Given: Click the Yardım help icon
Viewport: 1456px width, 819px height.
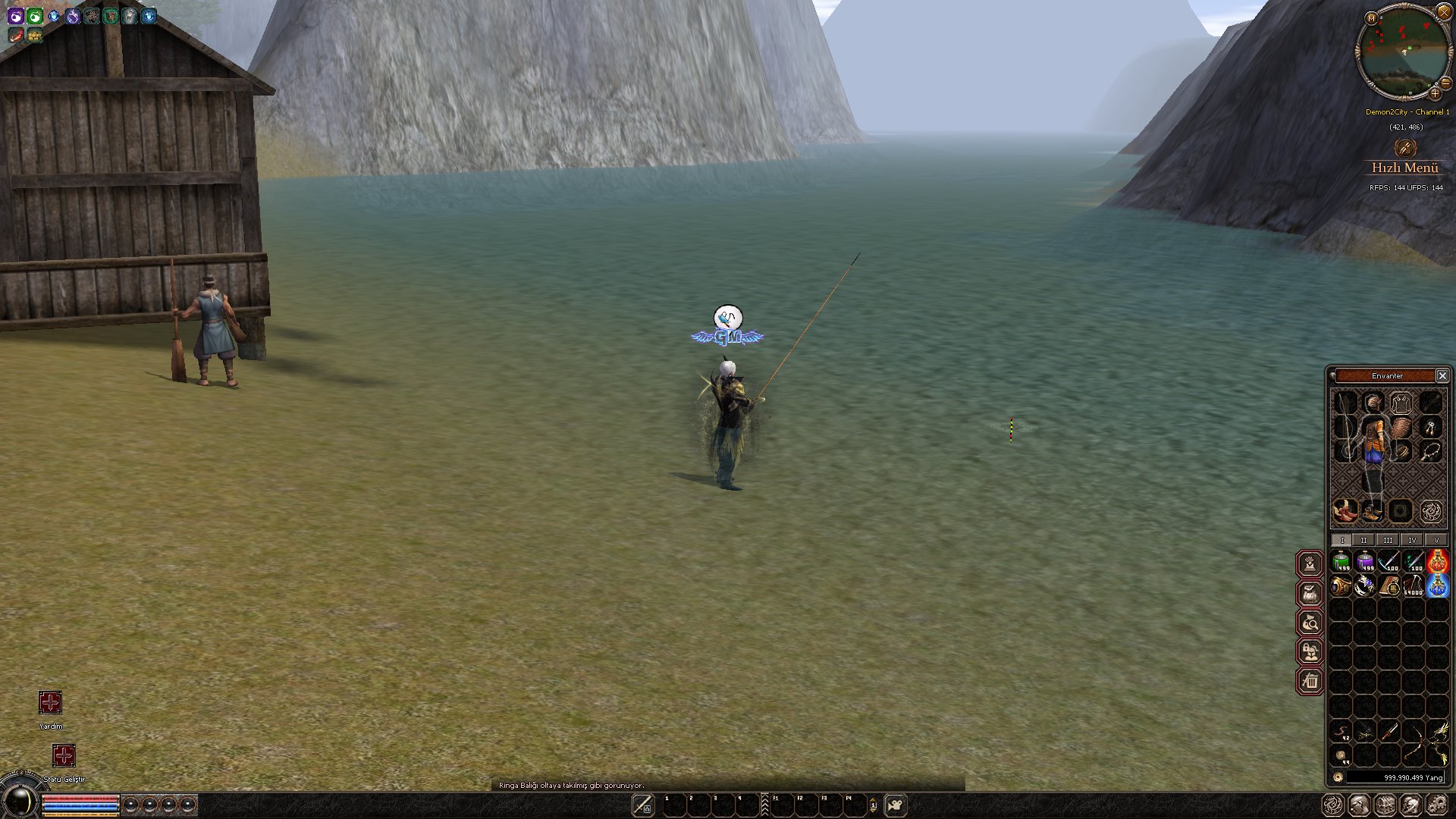Looking at the screenshot, I should coord(50,703).
